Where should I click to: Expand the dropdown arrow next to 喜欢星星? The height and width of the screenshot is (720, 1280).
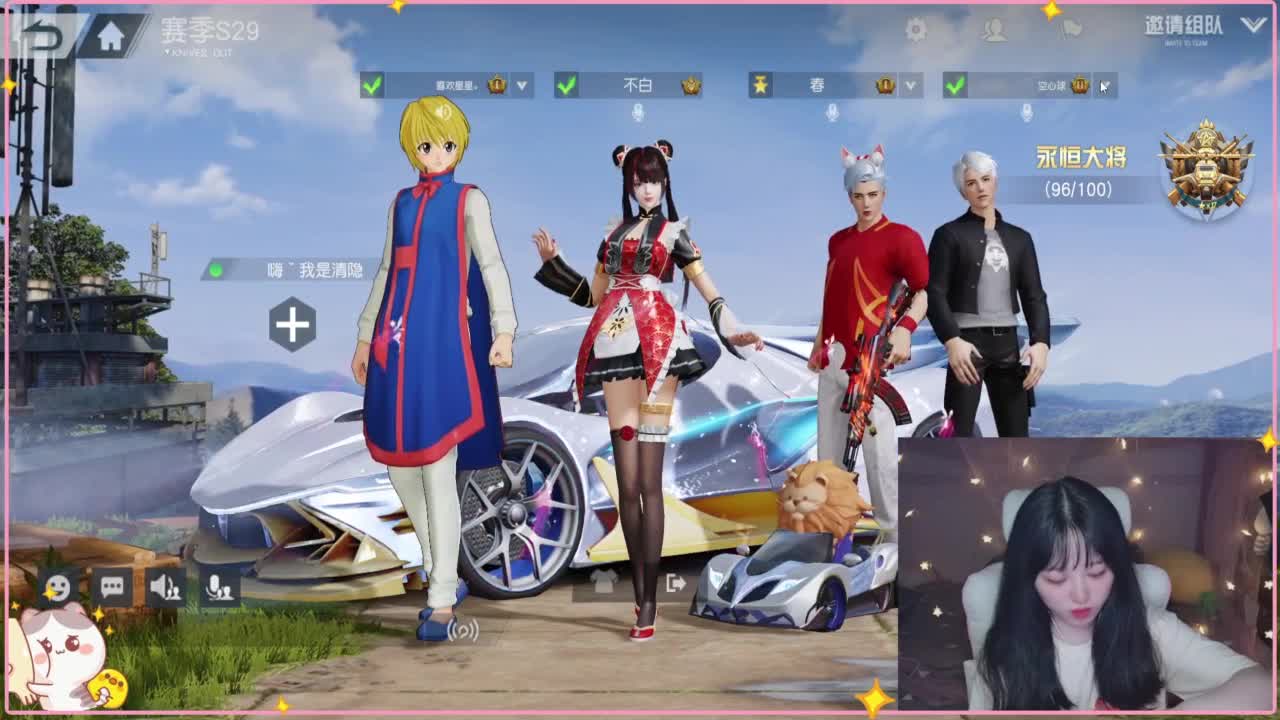click(520, 86)
